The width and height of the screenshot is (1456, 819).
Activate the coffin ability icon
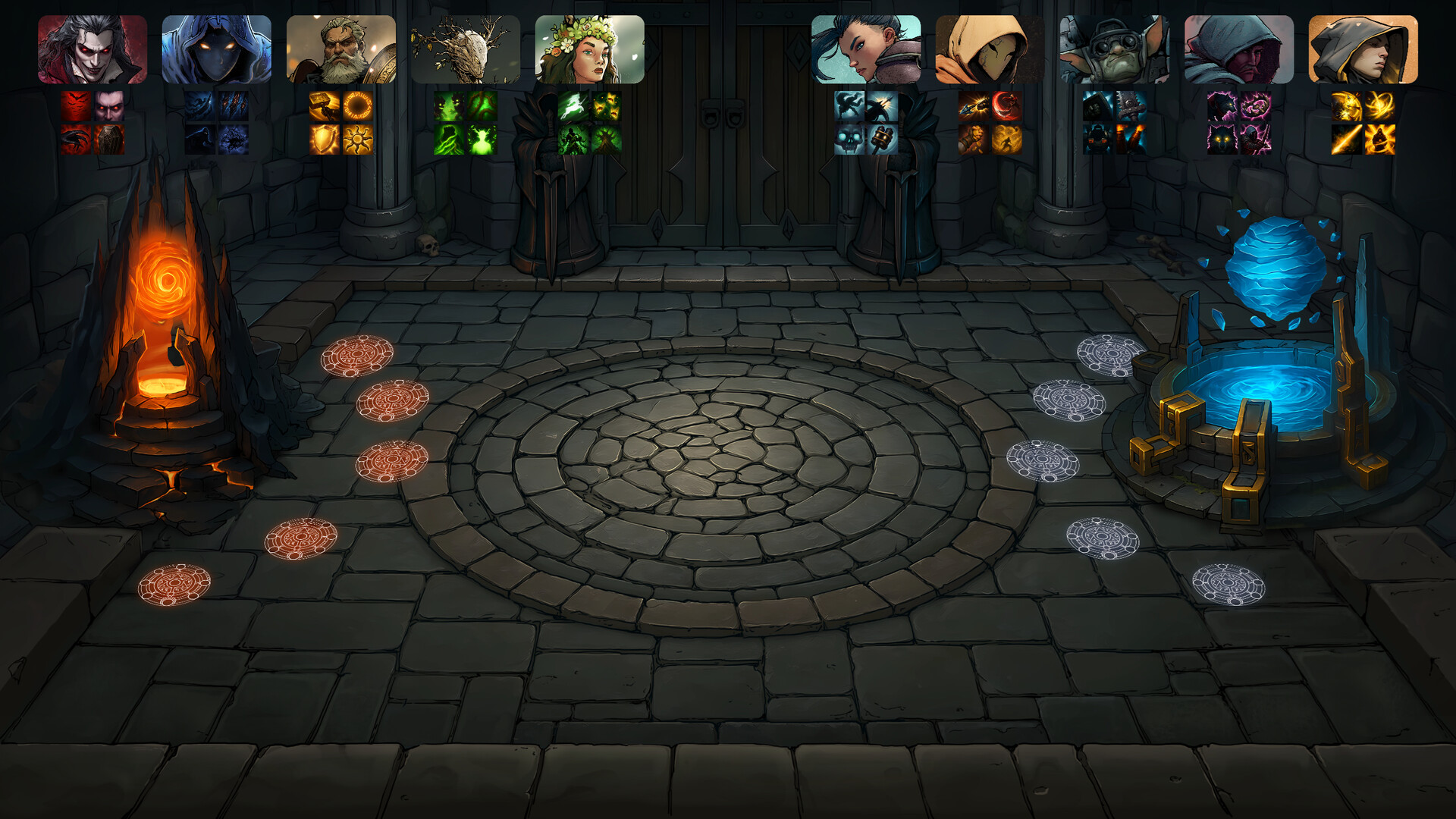tap(109, 140)
